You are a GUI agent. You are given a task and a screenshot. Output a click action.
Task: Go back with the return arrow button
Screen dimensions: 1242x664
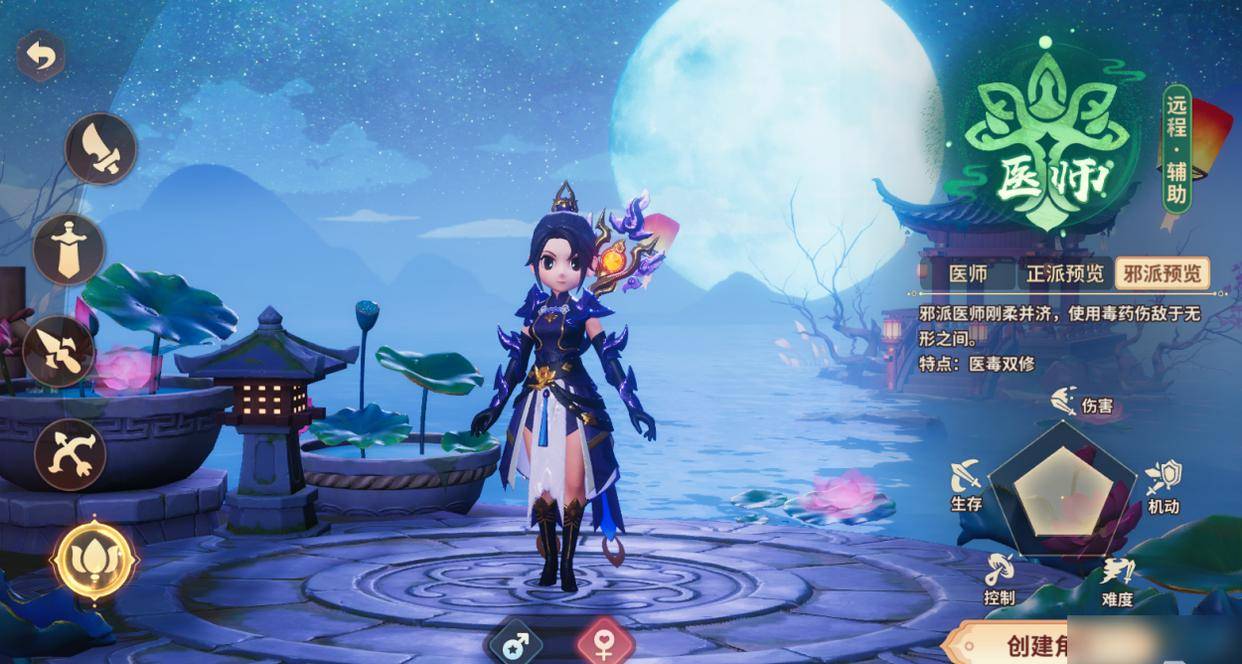pyautogui.click(x=41, y=56)
